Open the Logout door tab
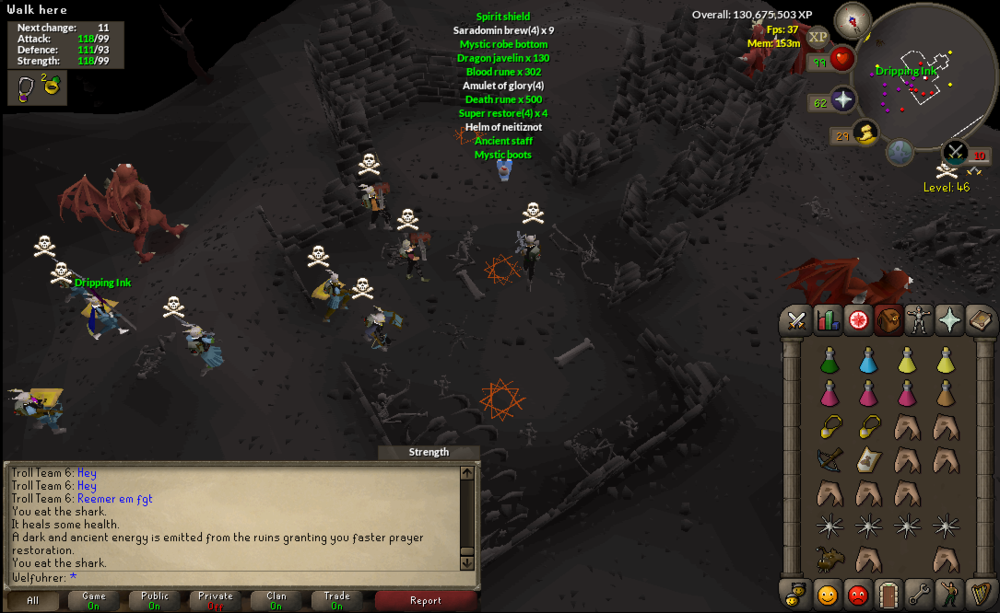The height and width of the screenshot is (613, 1000). click(888, 592)
